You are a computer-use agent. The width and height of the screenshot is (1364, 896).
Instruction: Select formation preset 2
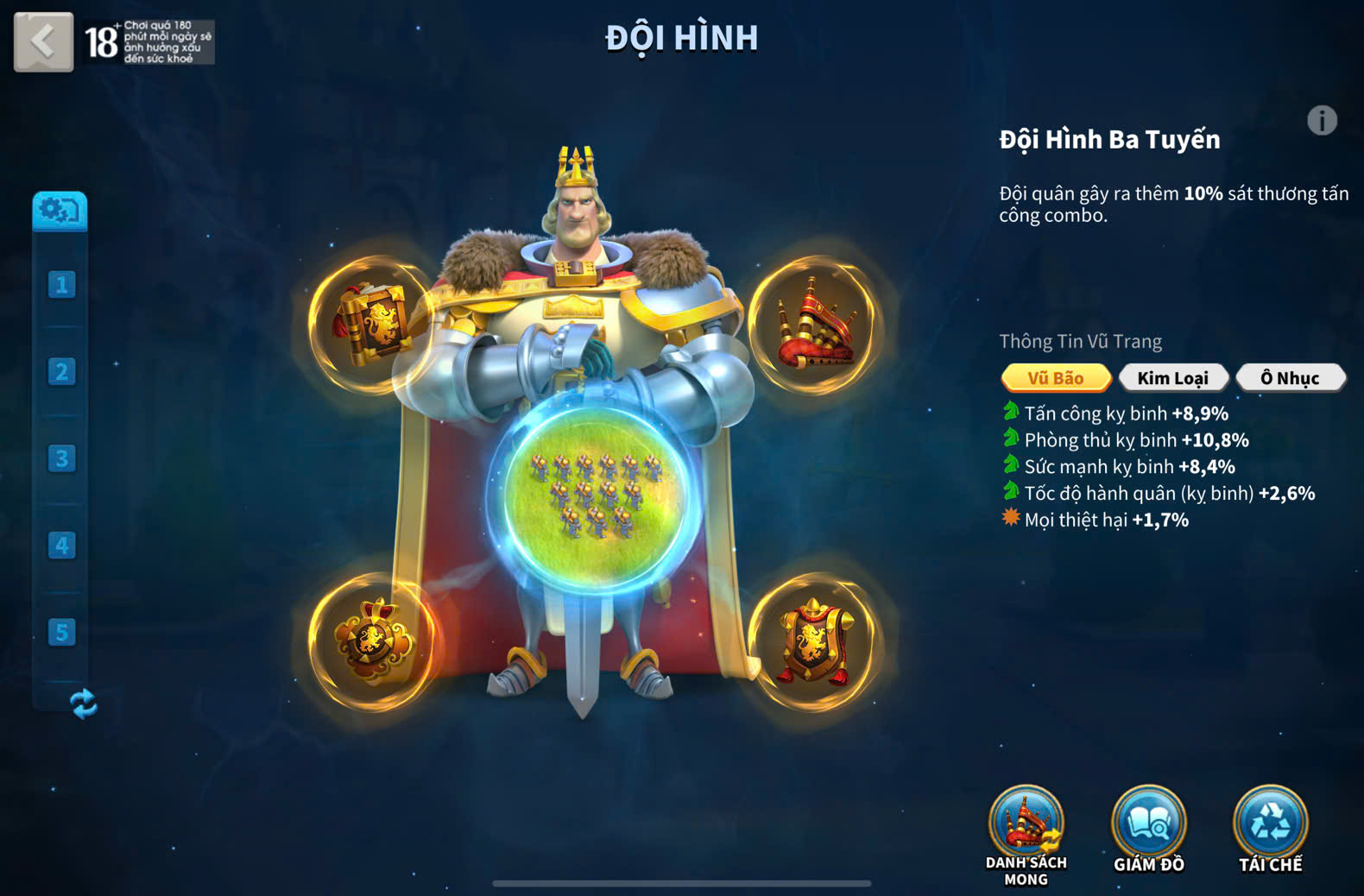61,372
